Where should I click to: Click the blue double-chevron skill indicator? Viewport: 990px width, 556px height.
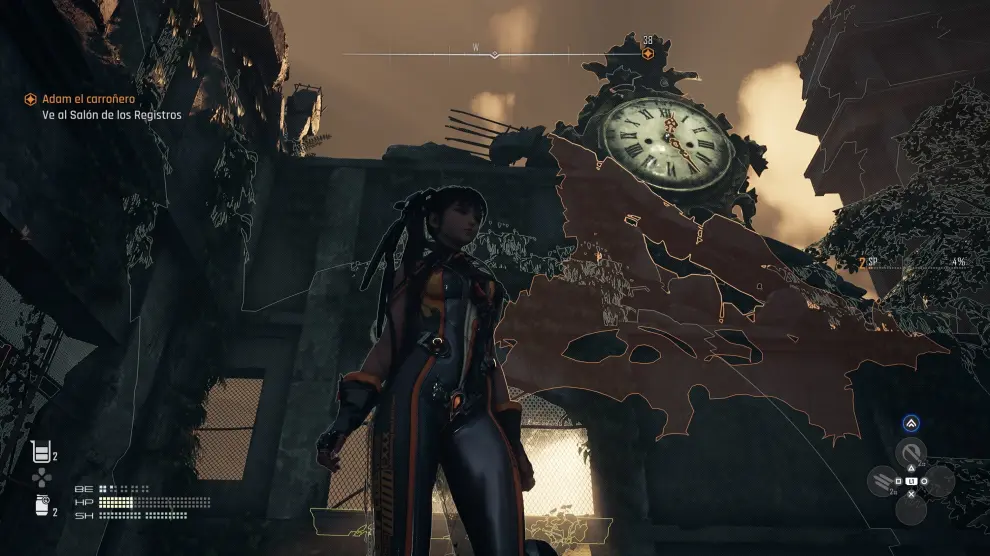click(x=910, y=423)
